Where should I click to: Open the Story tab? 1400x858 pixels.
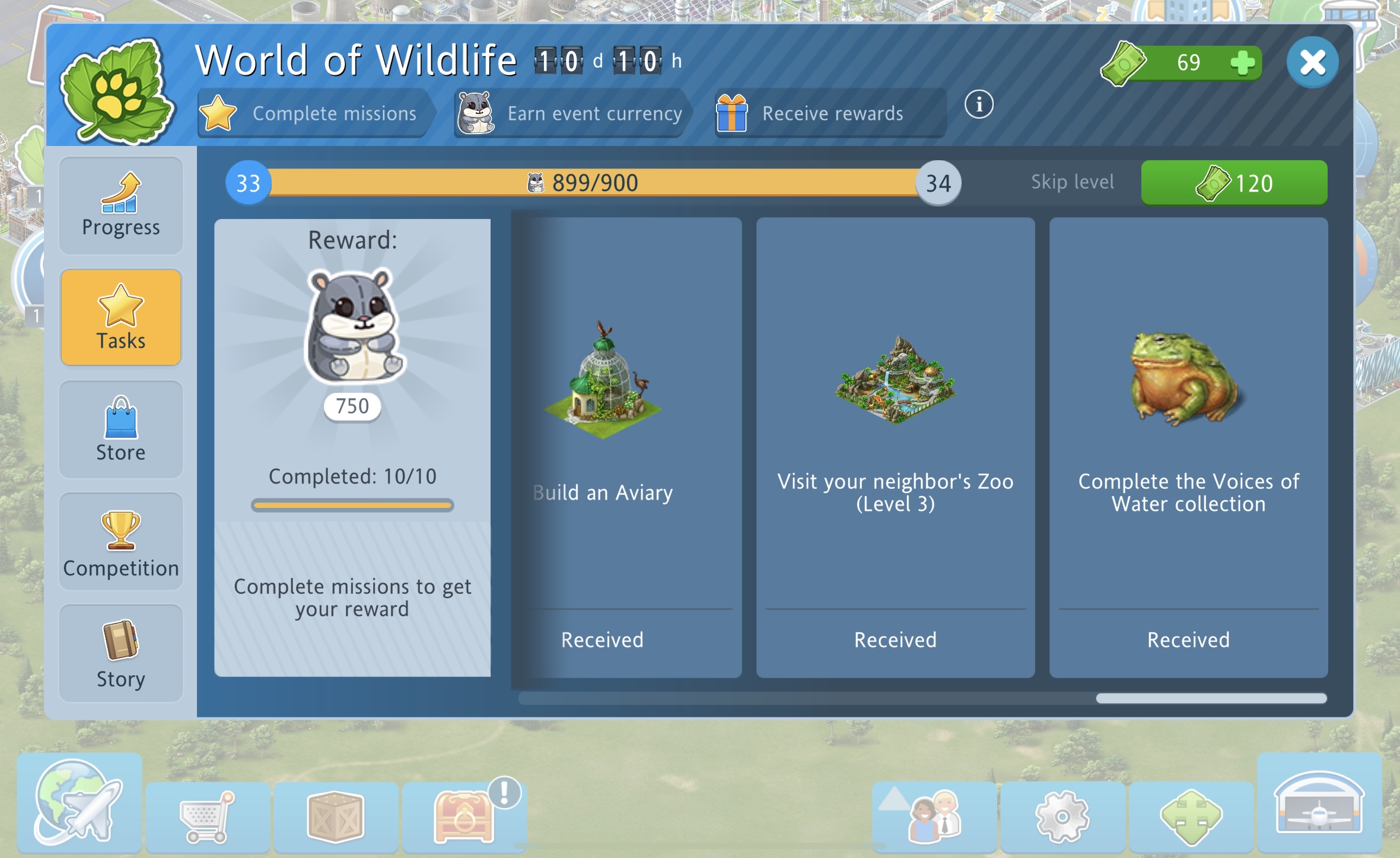(x=121, y=653)
